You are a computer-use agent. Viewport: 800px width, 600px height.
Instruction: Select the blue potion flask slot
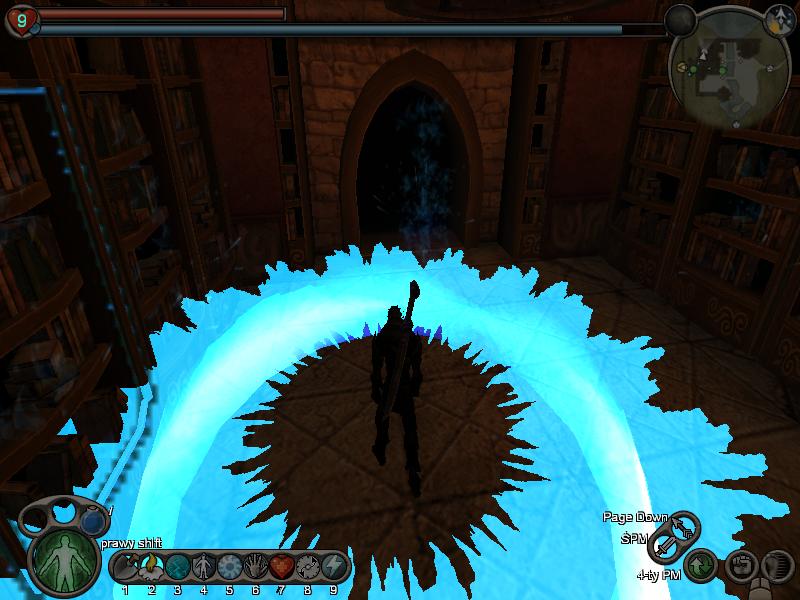click(92, 520)
